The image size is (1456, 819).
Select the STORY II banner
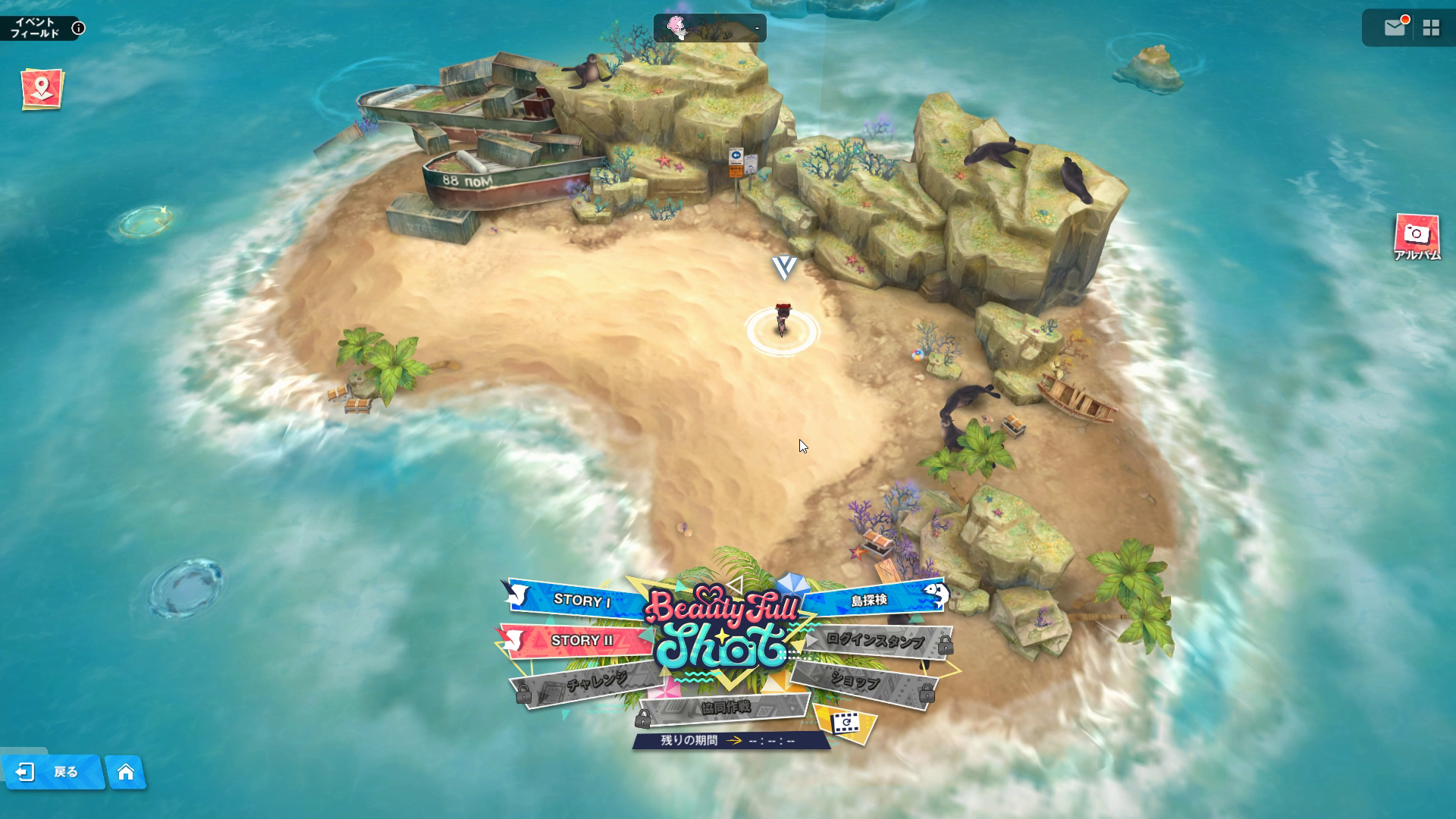coord(581,641)
